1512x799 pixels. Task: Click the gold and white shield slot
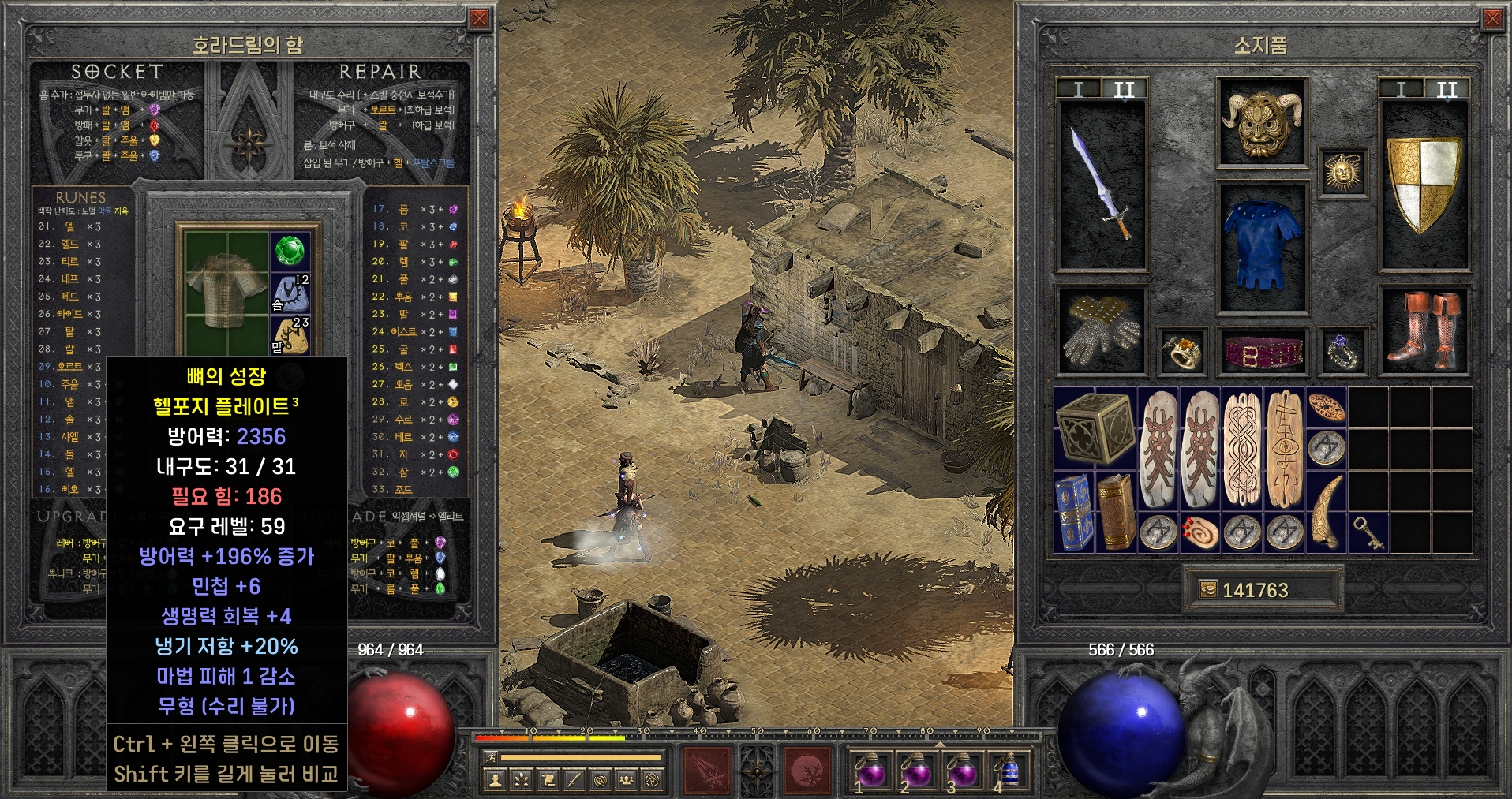coord(1424,185)
